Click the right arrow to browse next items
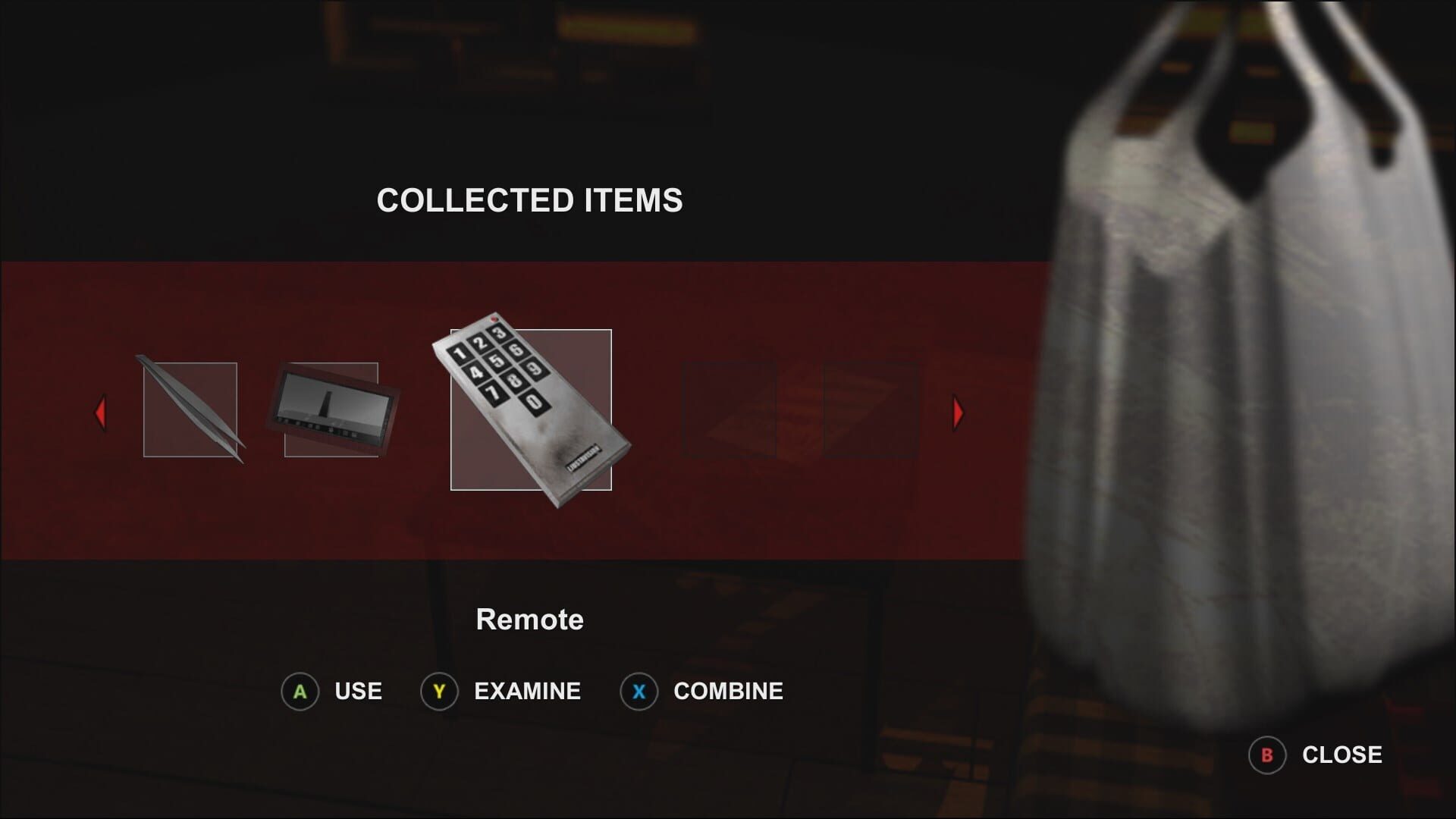This screenshot has width=1456, height=819. [x=957, y=413]
